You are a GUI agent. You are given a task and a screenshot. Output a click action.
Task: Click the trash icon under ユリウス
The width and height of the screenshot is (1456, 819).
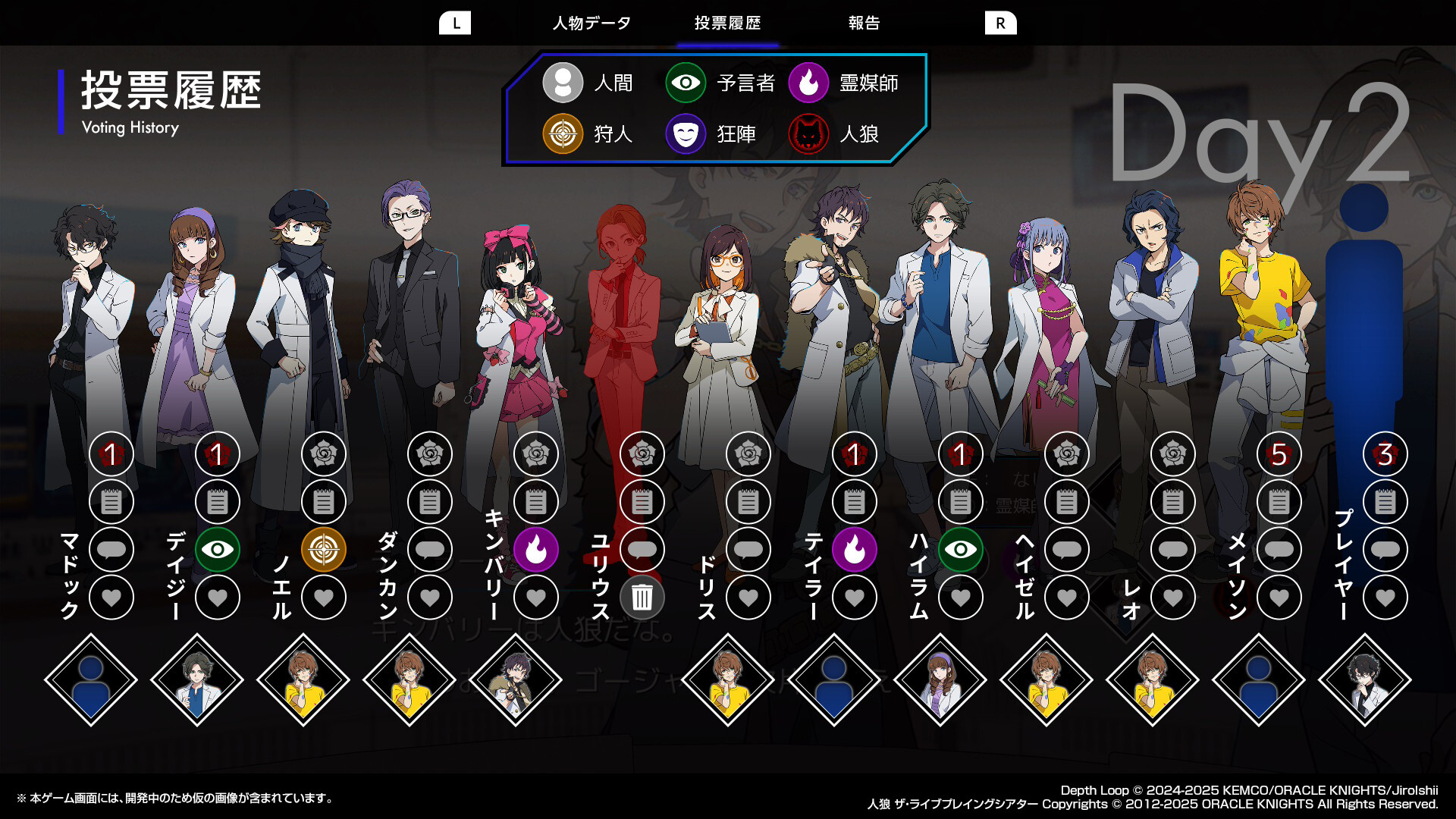[642, 598]
